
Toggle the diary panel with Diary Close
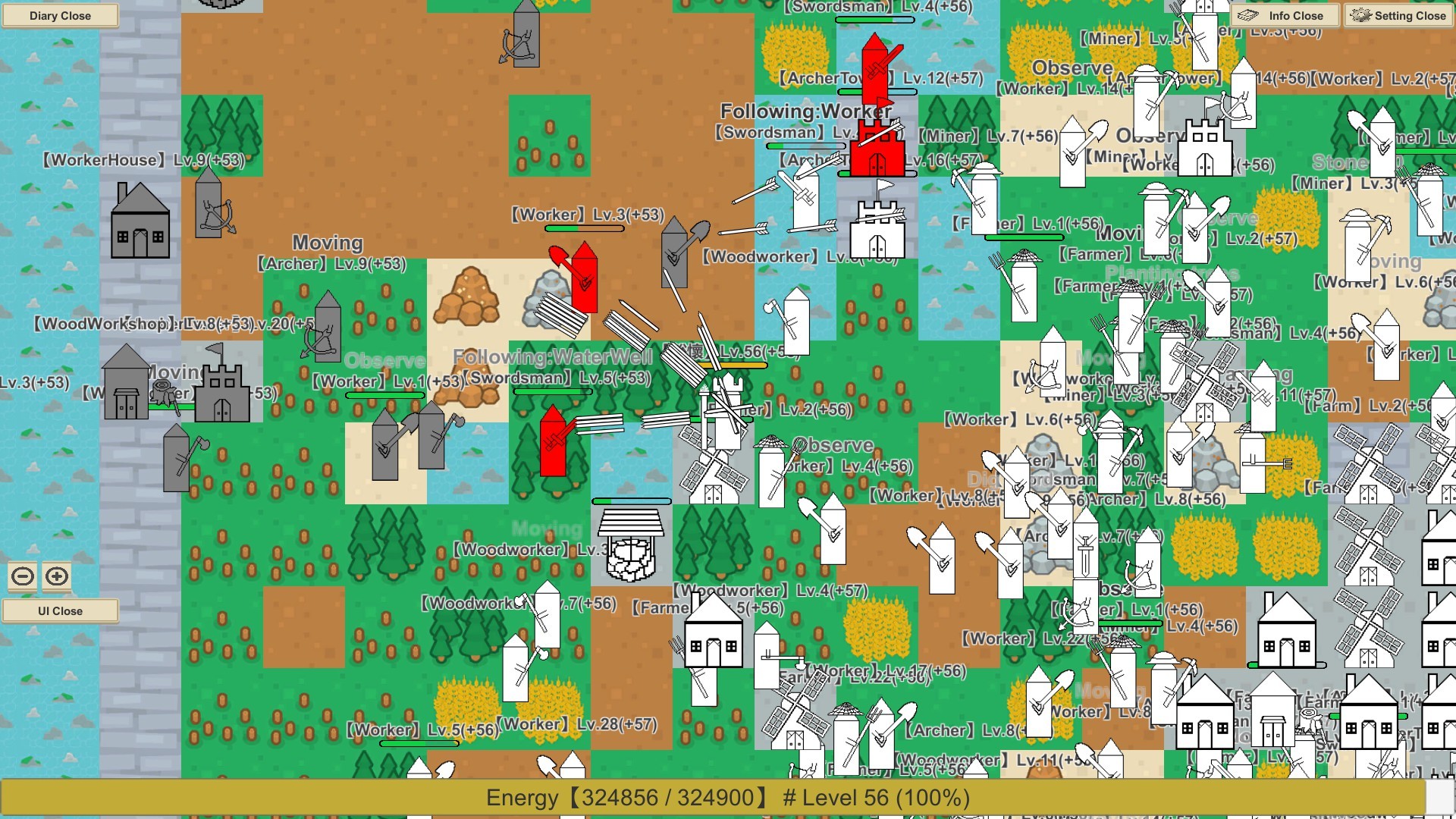click(x=60, y=15)
